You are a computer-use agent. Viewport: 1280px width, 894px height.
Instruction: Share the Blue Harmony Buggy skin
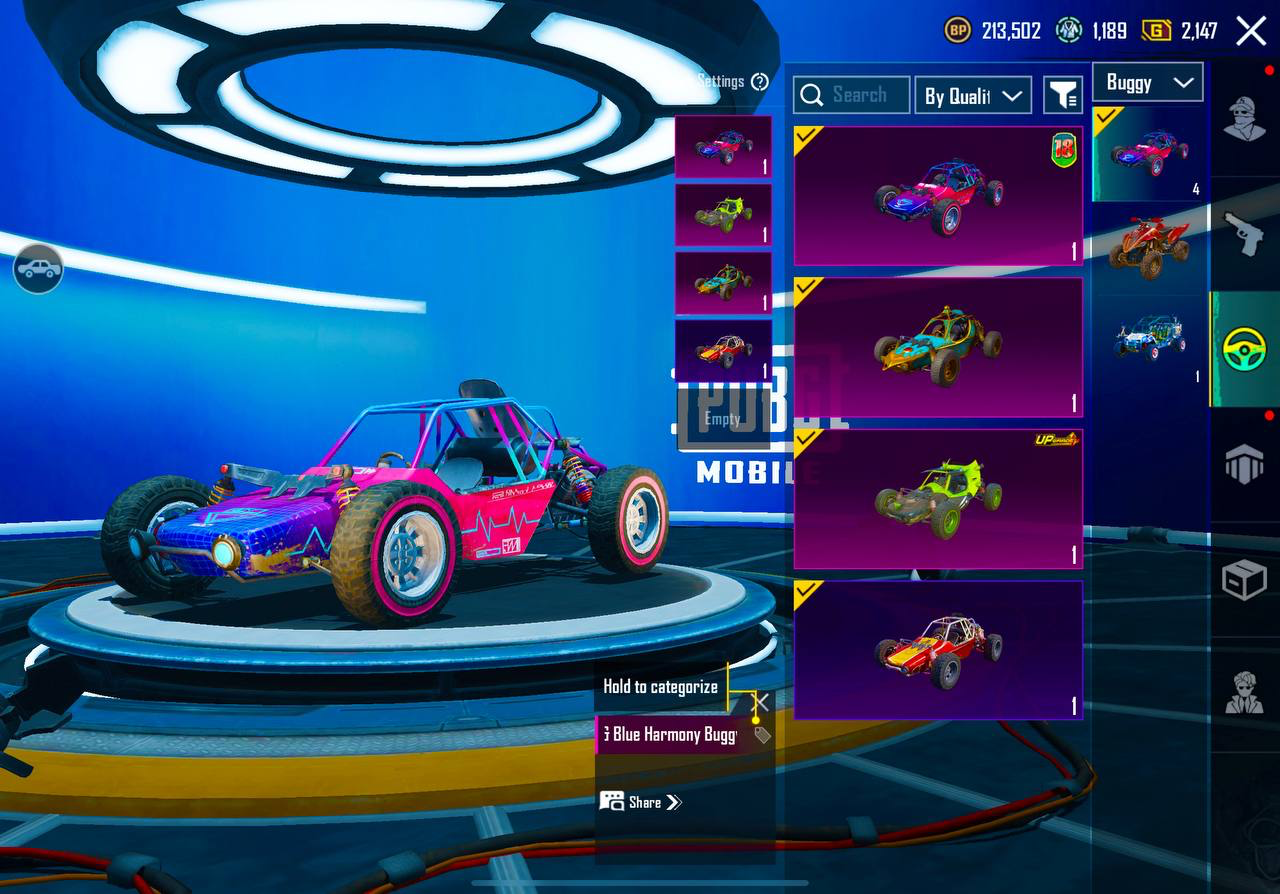[x=641, y=802]
